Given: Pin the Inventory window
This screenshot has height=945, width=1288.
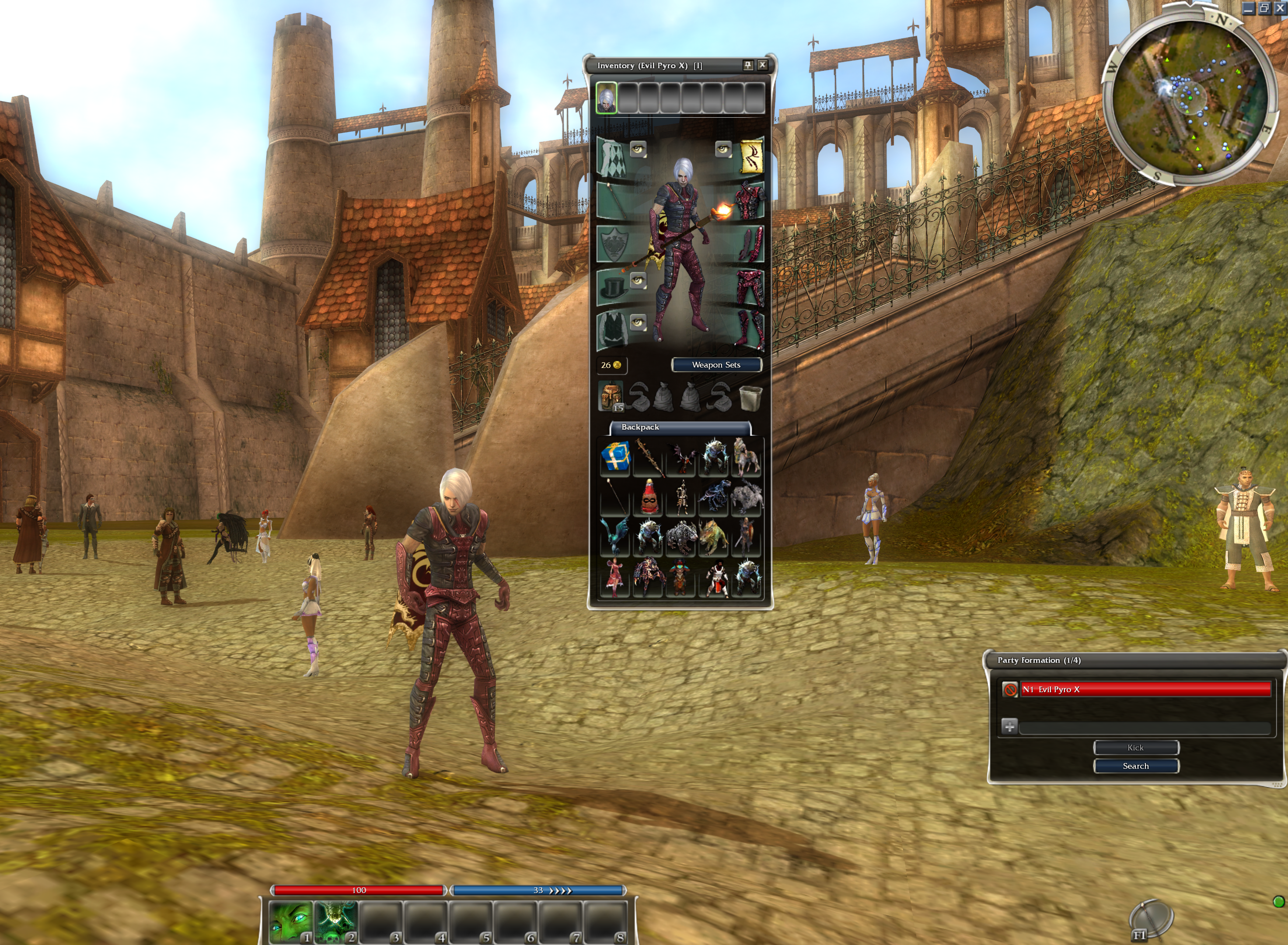Looking at the screenshot, I should (x=748, y=65).
